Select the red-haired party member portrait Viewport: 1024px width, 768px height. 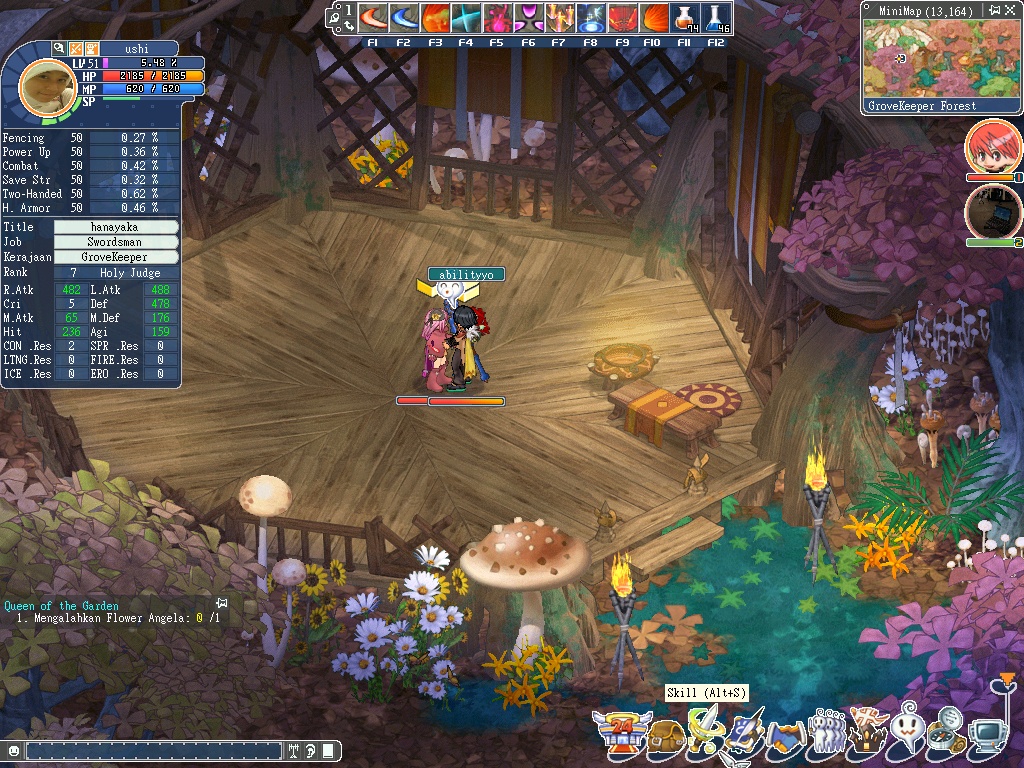(992, 147)
